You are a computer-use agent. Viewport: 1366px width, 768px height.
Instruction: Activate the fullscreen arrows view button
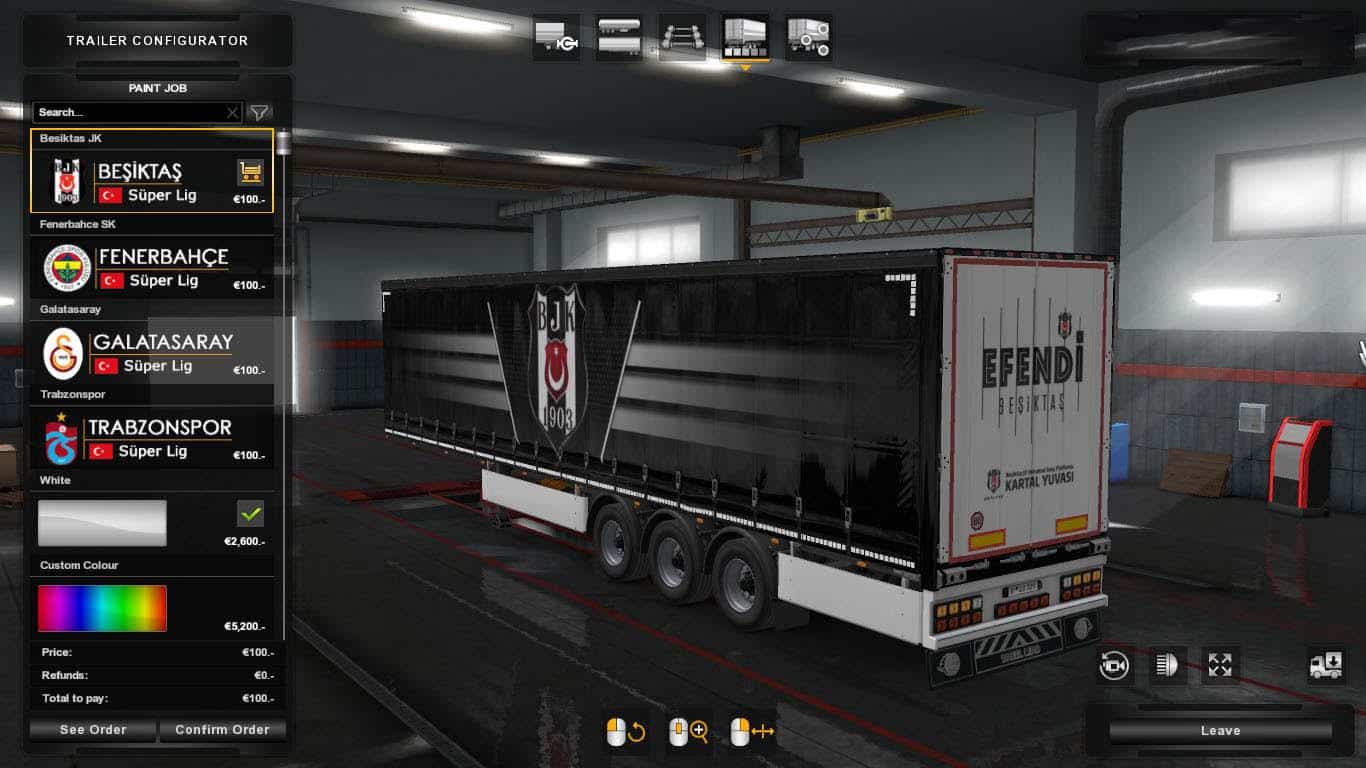(1220, 665)
